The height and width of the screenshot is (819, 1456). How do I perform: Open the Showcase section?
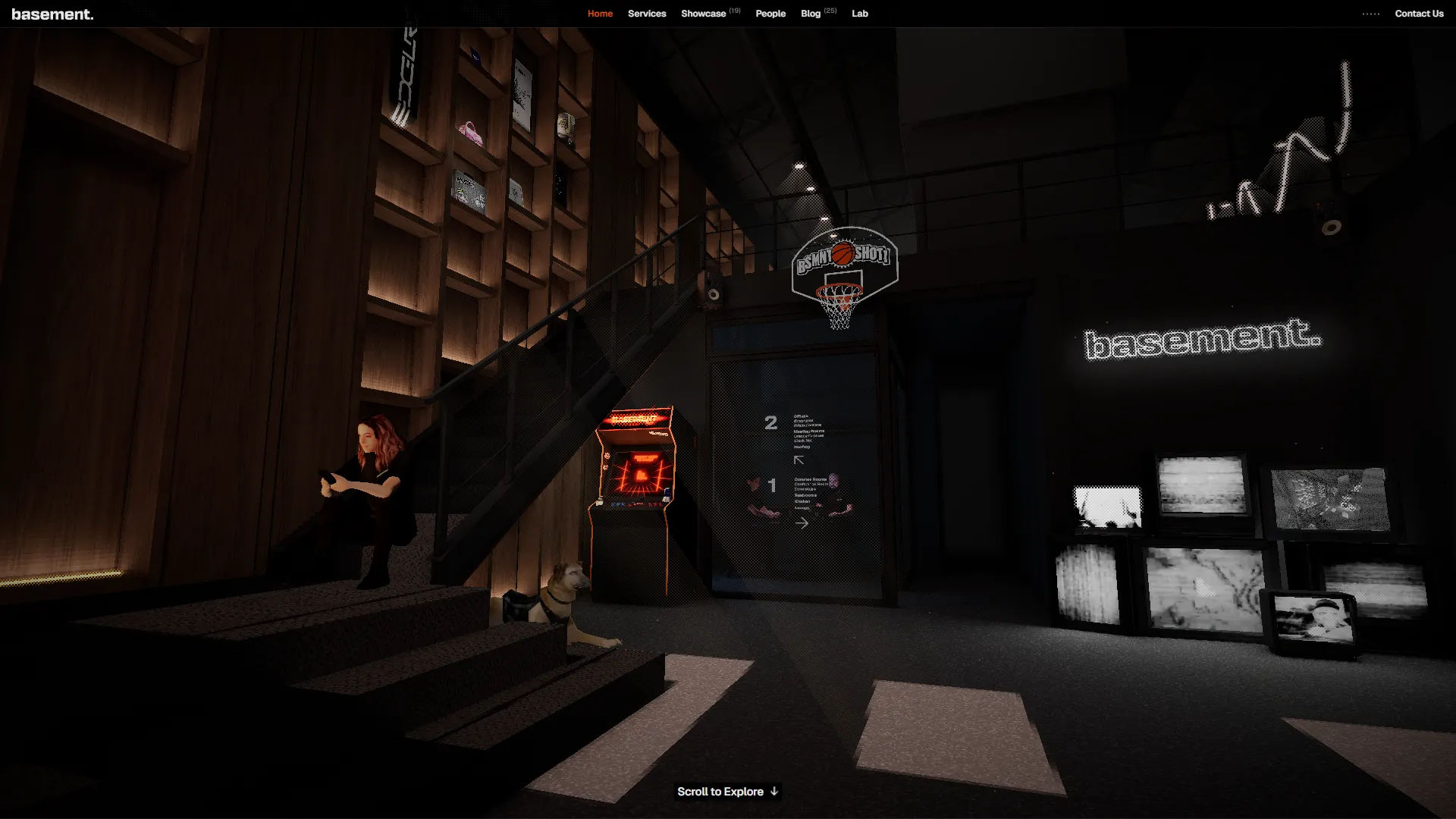704,14
